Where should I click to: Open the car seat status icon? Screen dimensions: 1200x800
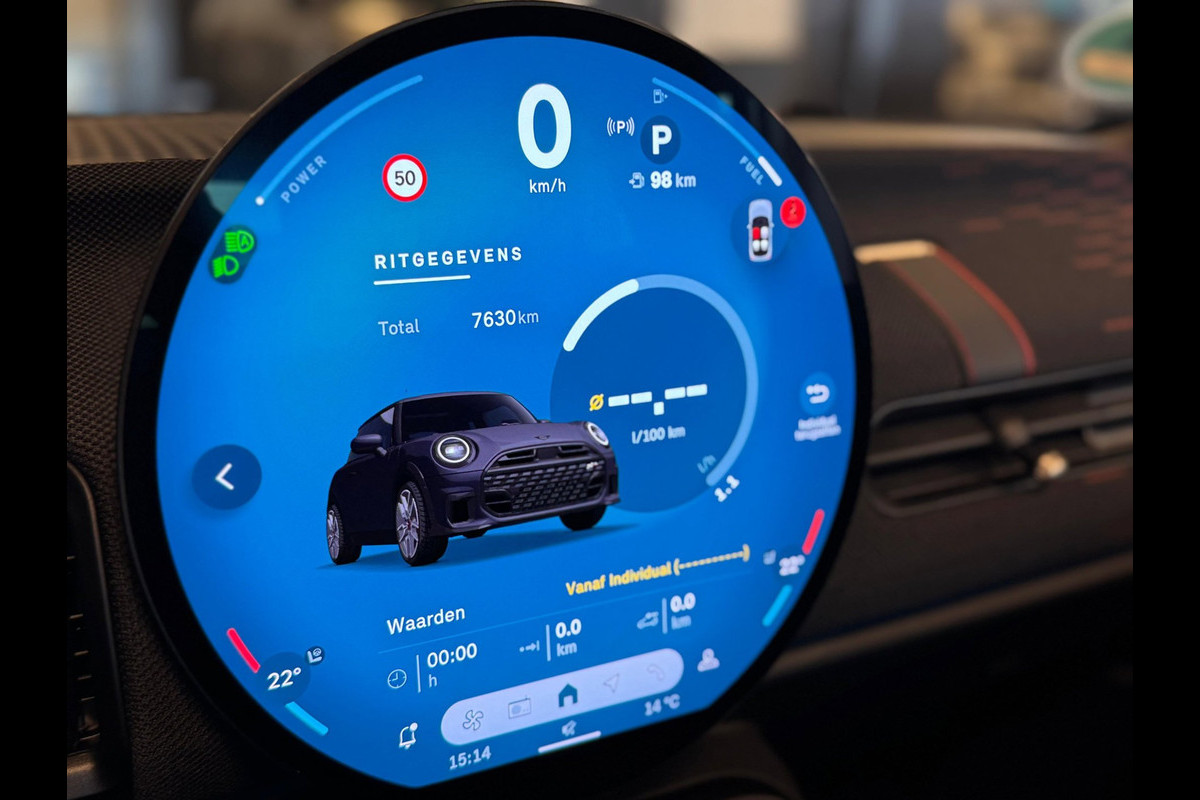tap(760, 229)
